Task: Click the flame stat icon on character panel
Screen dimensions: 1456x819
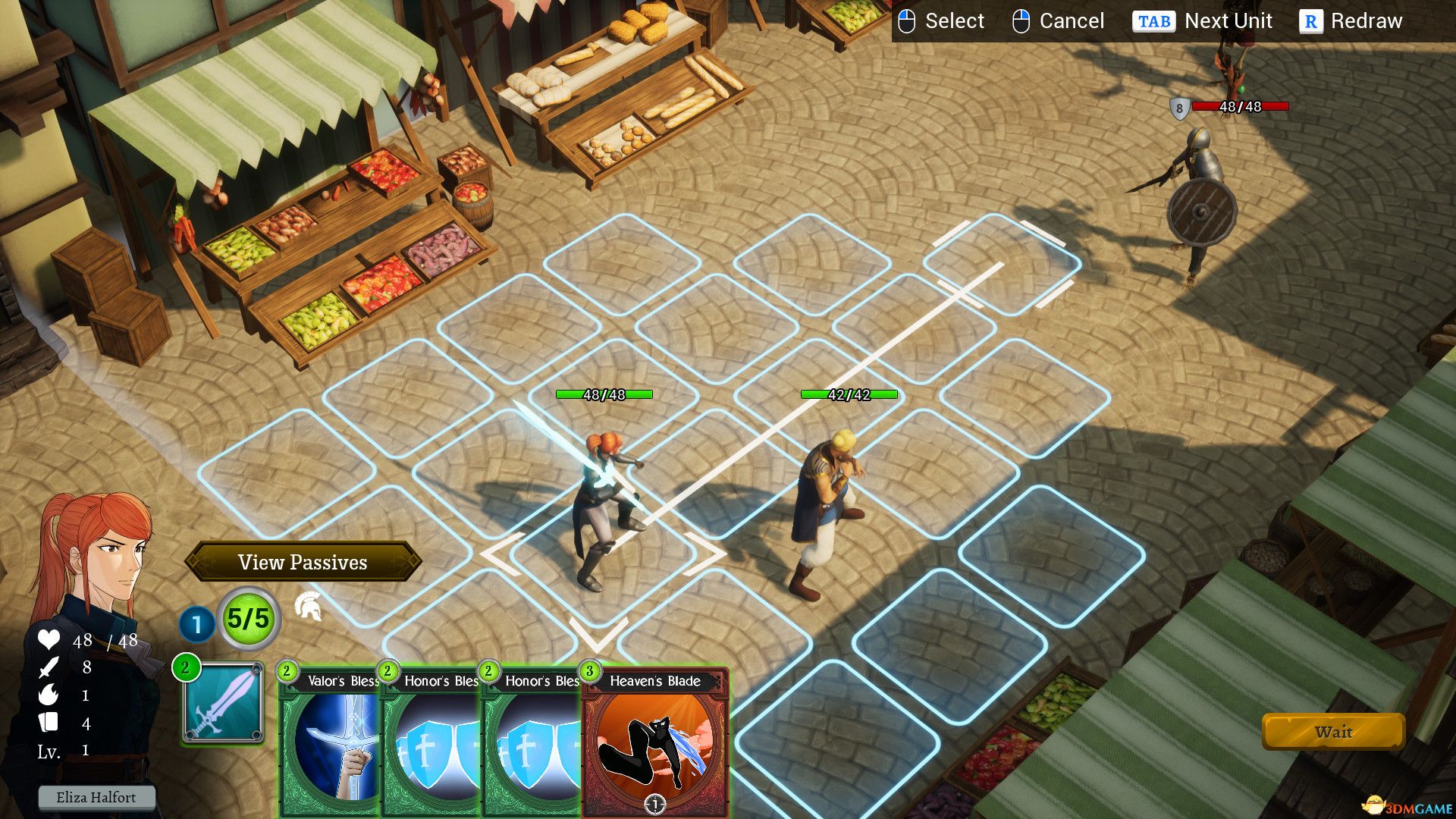Action: 48,695
